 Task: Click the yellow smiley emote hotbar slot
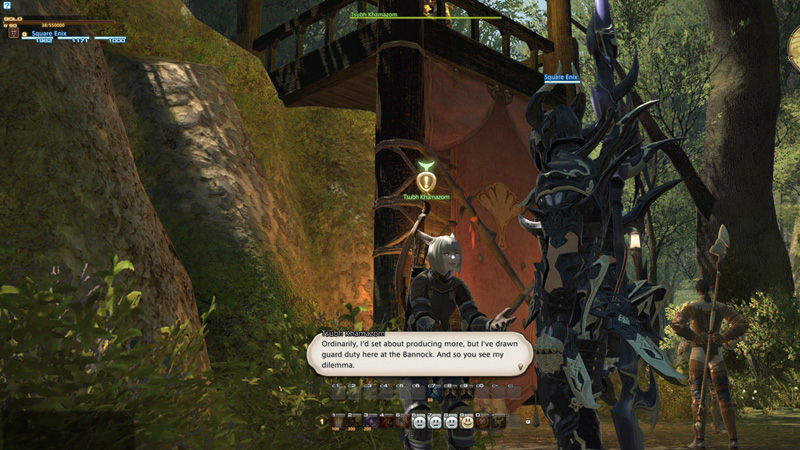tap(467, 422)
